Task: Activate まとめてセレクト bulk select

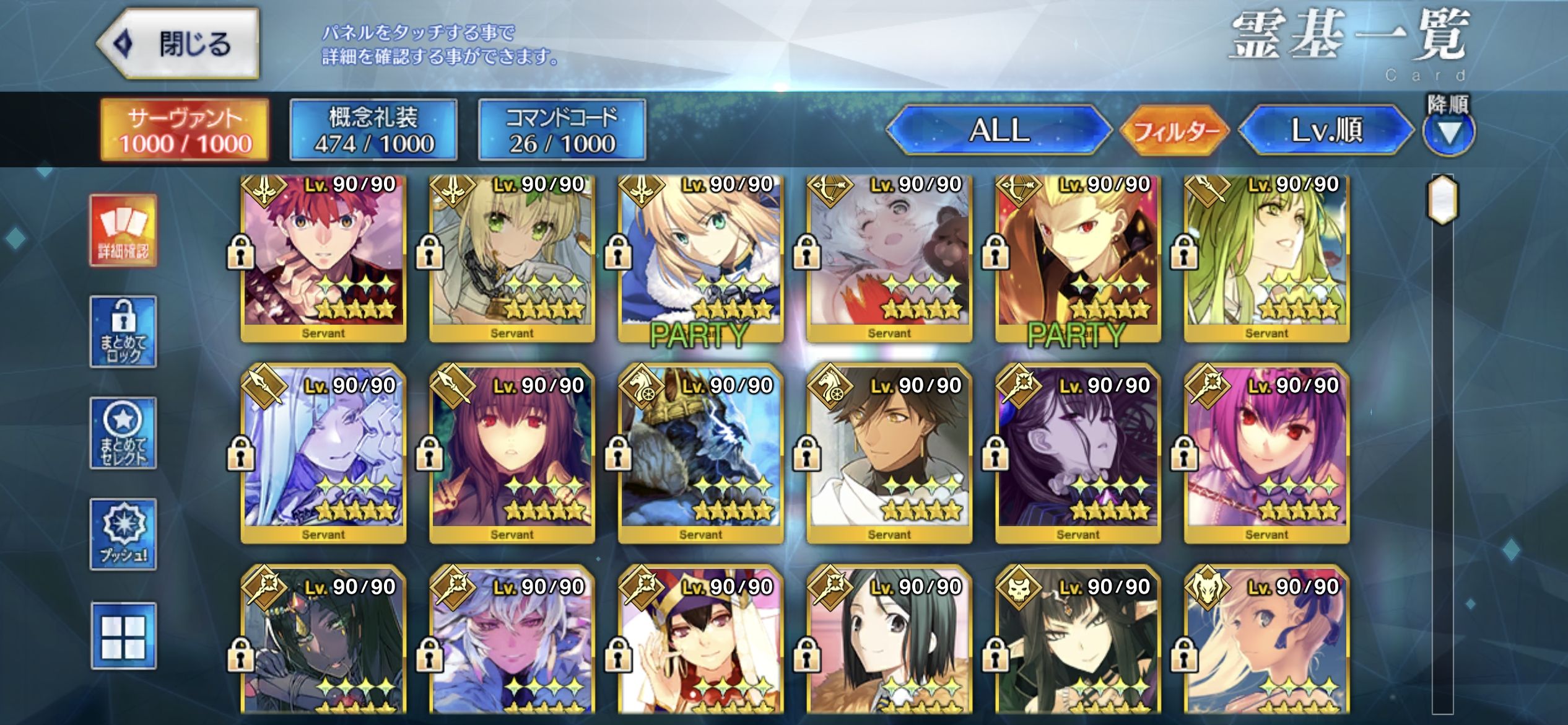Action: click(x=123, y=434)
